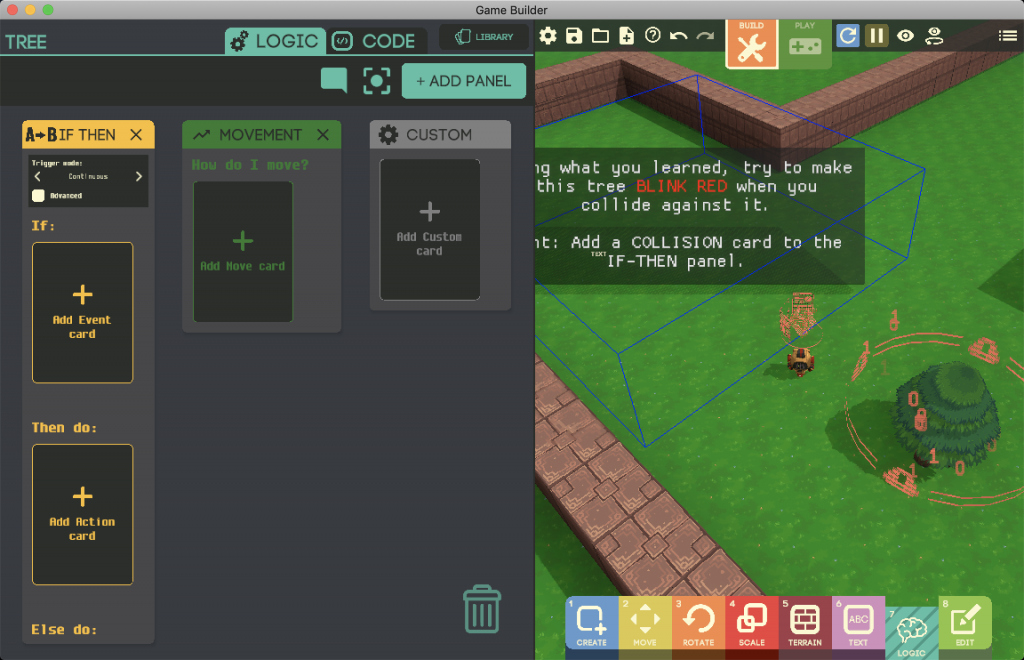Toggle the Advanced checkbox

39,196
